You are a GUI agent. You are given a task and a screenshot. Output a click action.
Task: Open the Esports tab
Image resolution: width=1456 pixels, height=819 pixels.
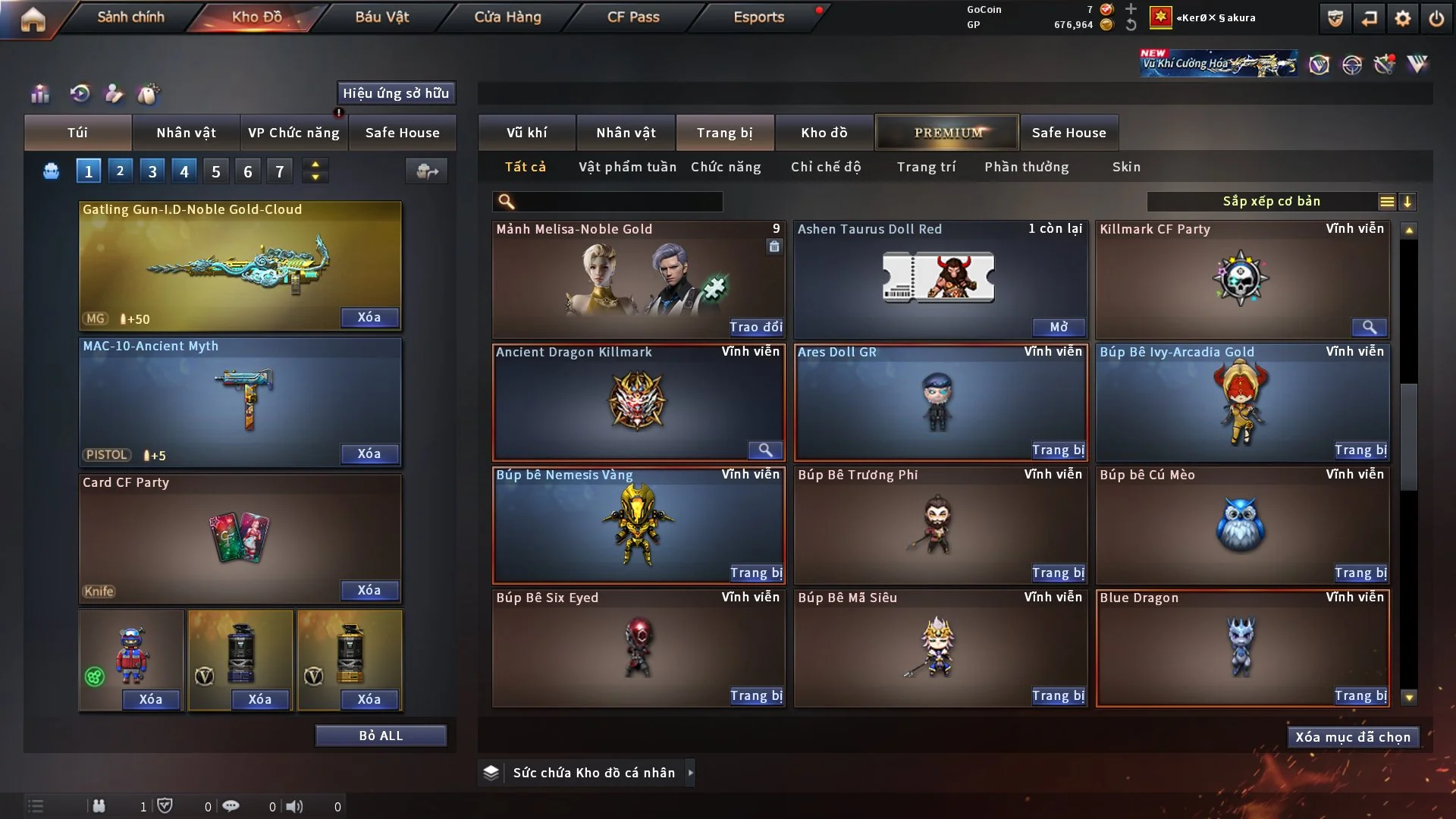(x=758, y=17)
